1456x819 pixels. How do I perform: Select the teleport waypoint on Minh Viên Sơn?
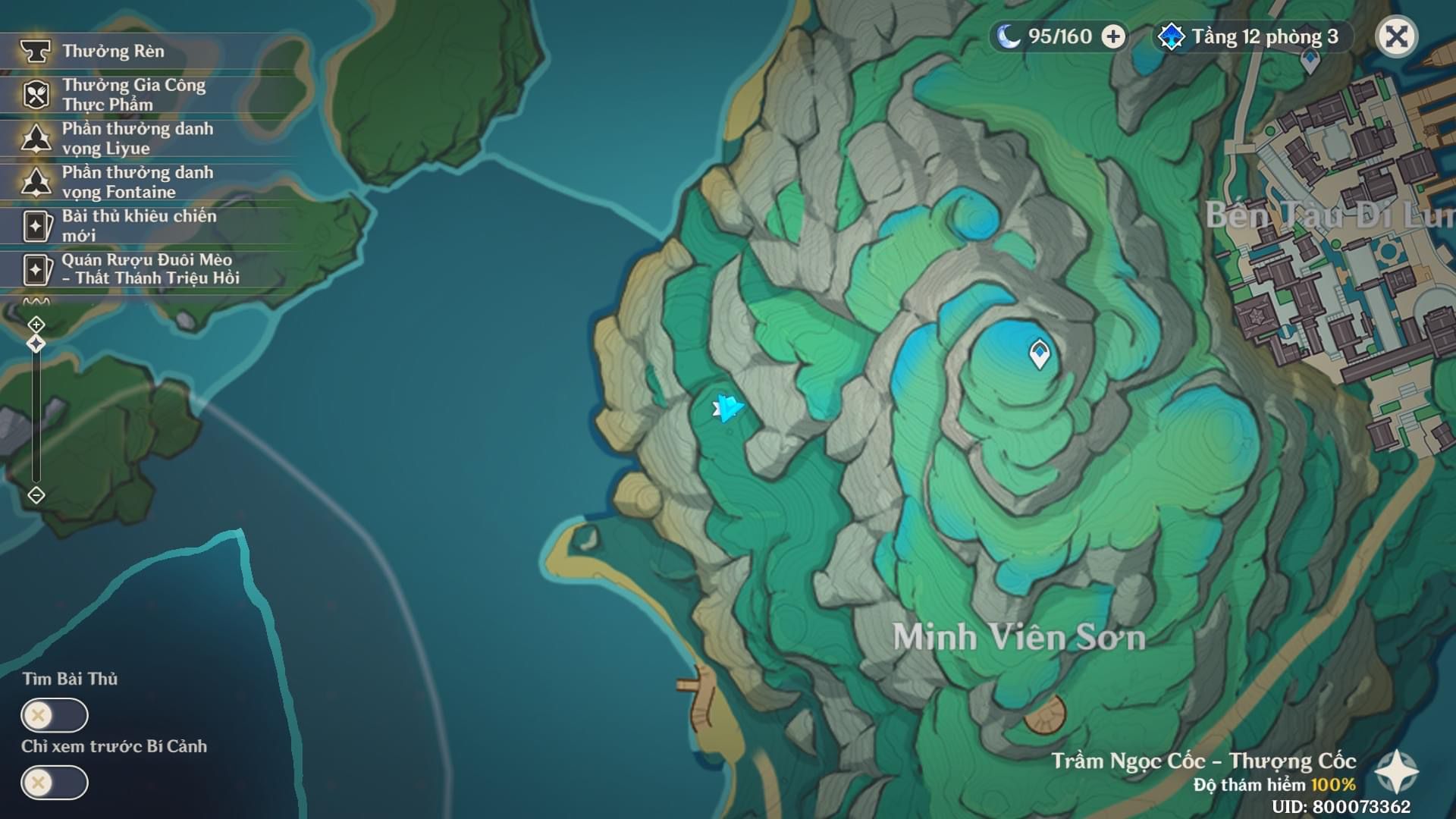coord(1039,353)
